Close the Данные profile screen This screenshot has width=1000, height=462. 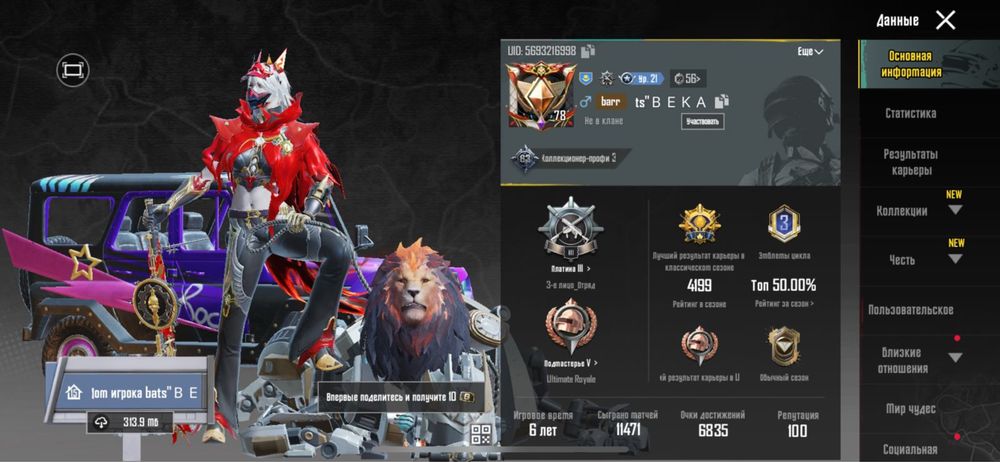pos(945,20)
